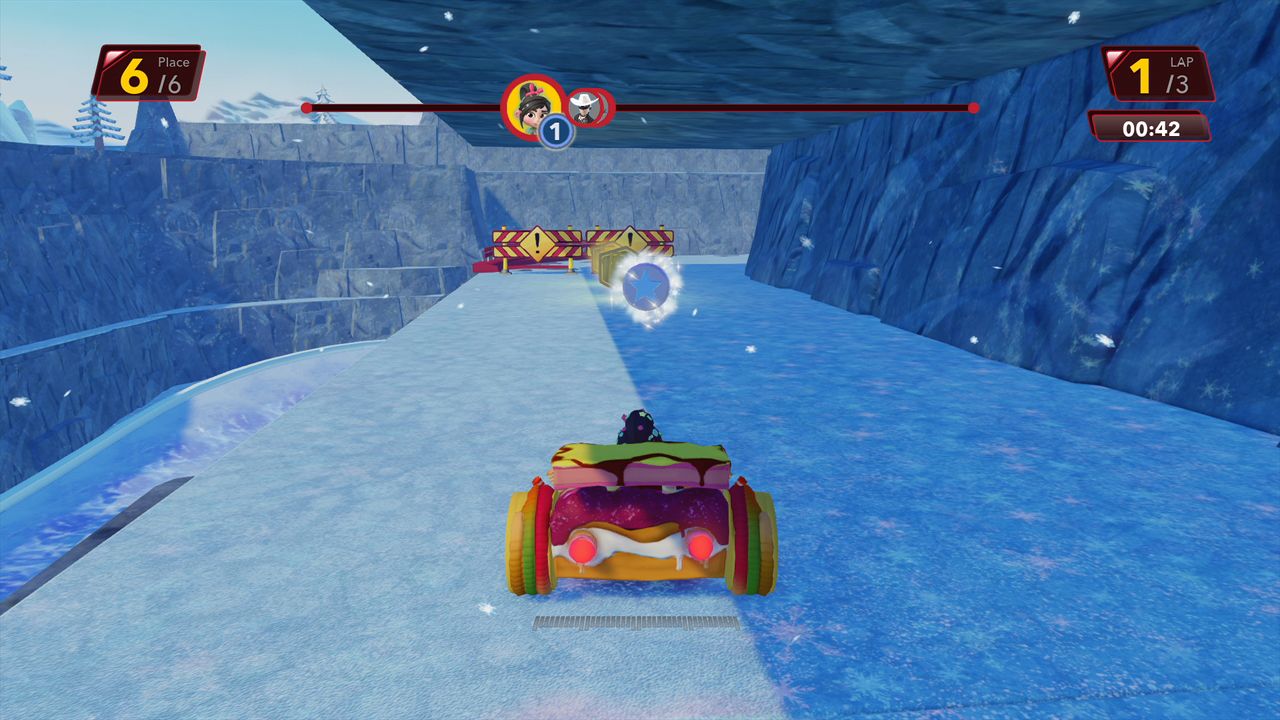Select the Lone Ranger portrait marker

coord(587,107)
